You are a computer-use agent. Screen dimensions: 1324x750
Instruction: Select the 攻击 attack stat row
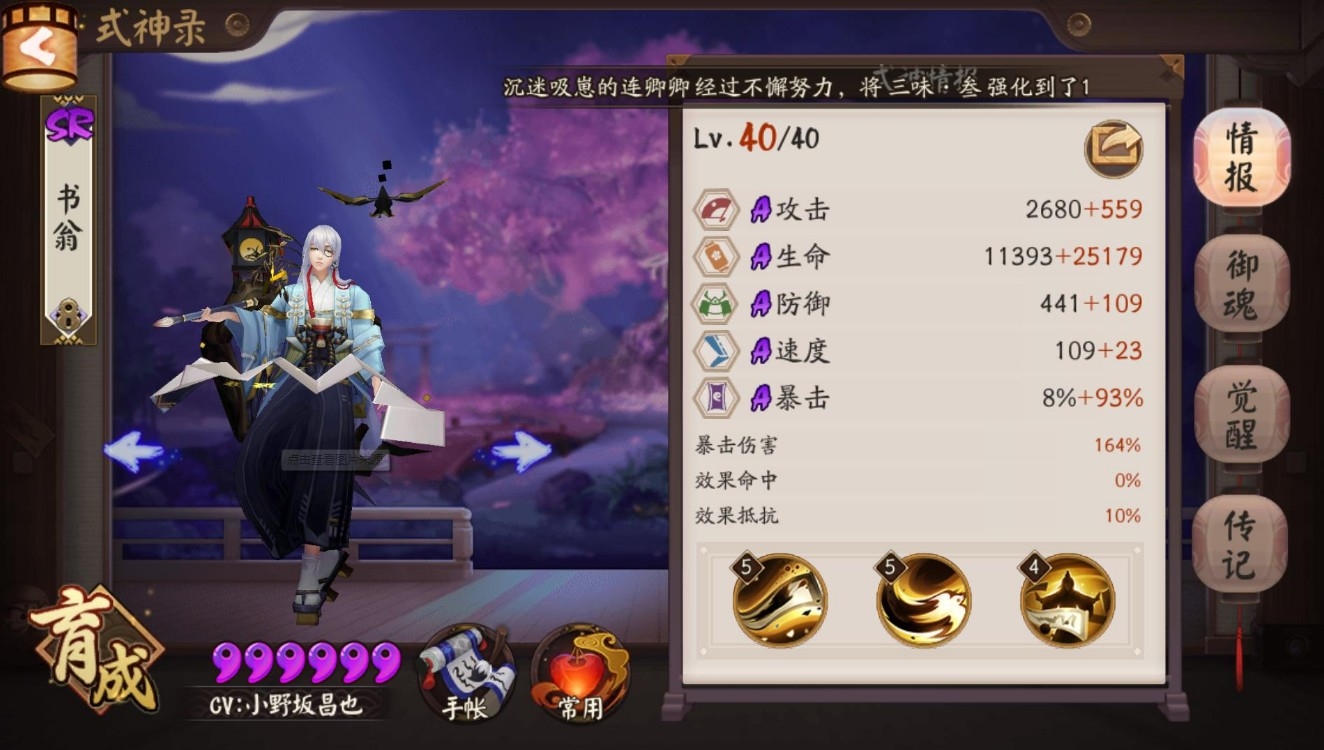[918, 209]
